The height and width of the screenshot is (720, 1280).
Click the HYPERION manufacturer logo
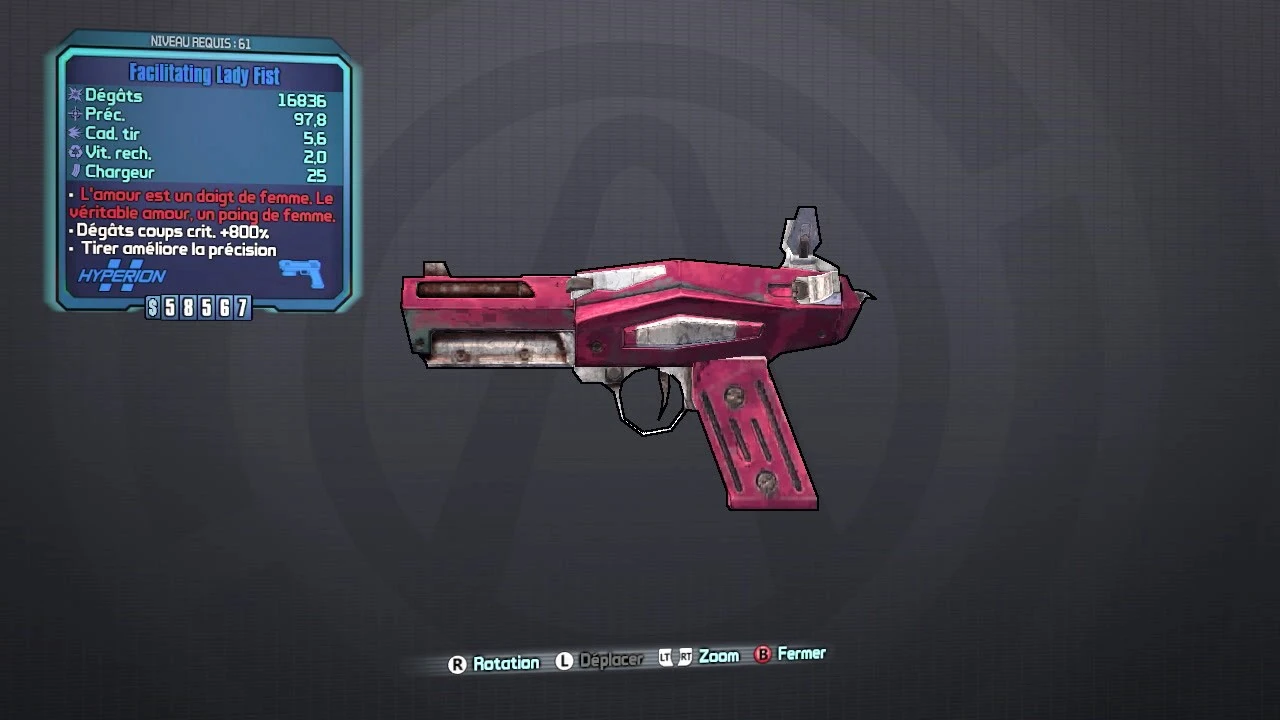click(120, 275)
